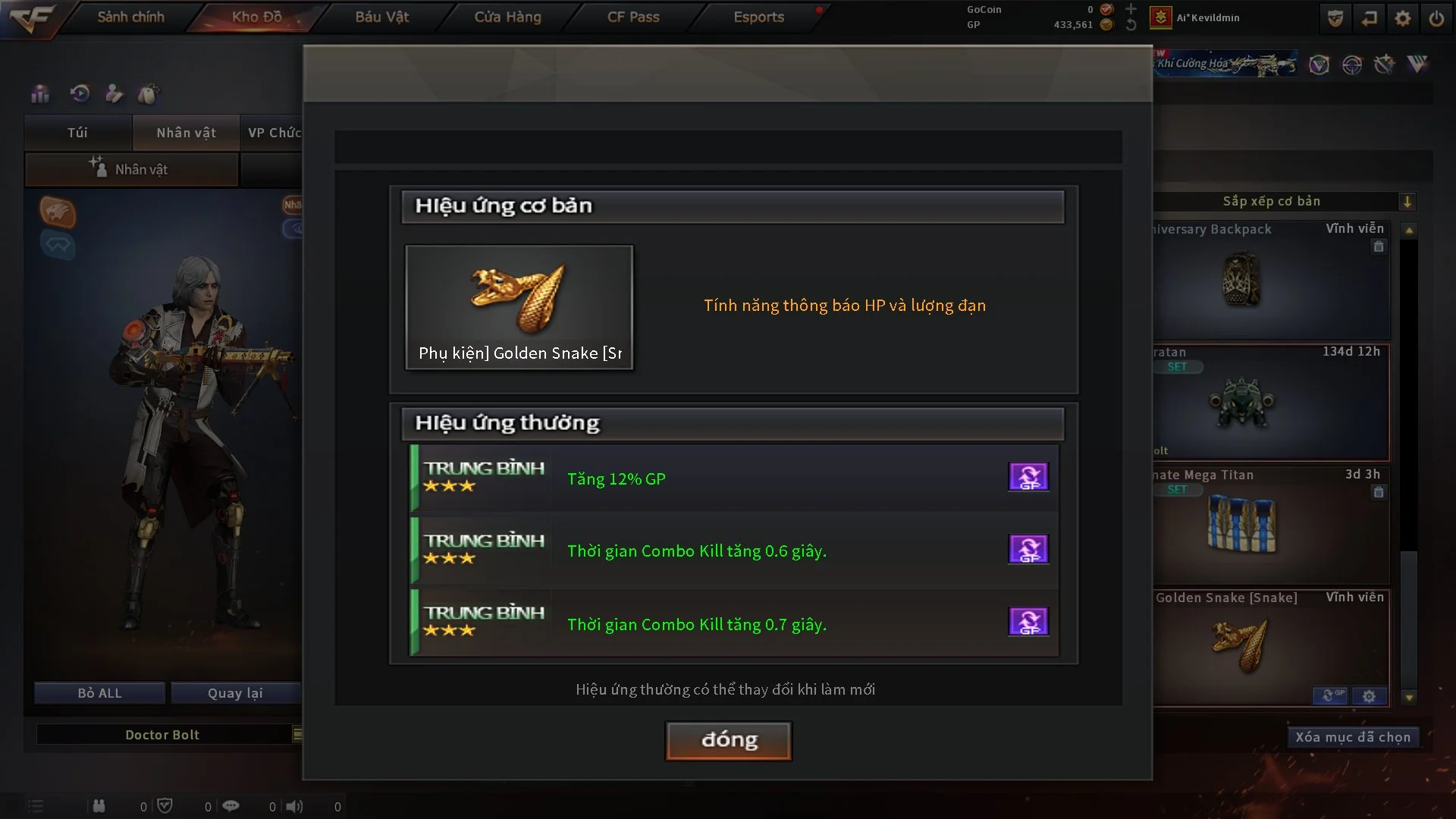Click the Bỏ ALL button
Screen dimensions: 1456x819
(99, 693)
